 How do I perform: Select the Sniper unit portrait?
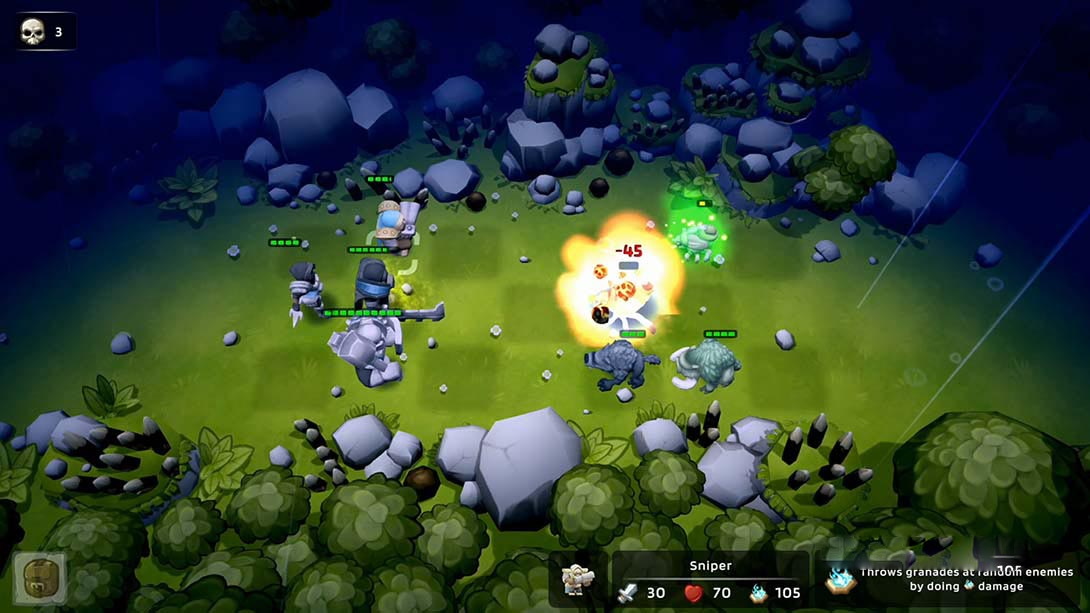point(579,580)
